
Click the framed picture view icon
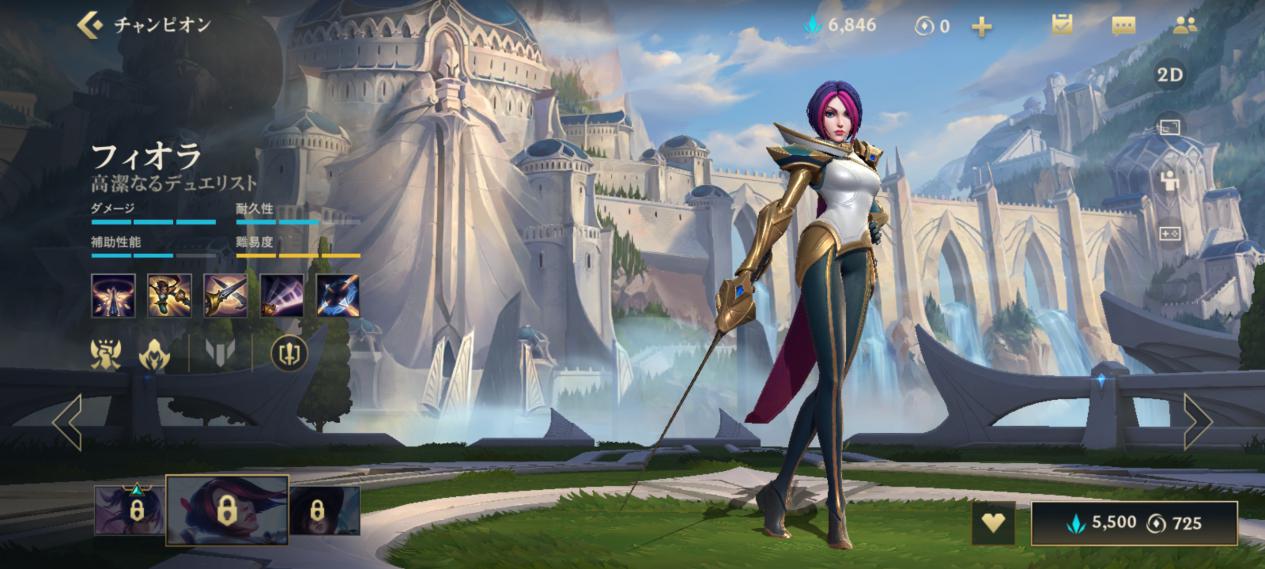coord(1169,127)
